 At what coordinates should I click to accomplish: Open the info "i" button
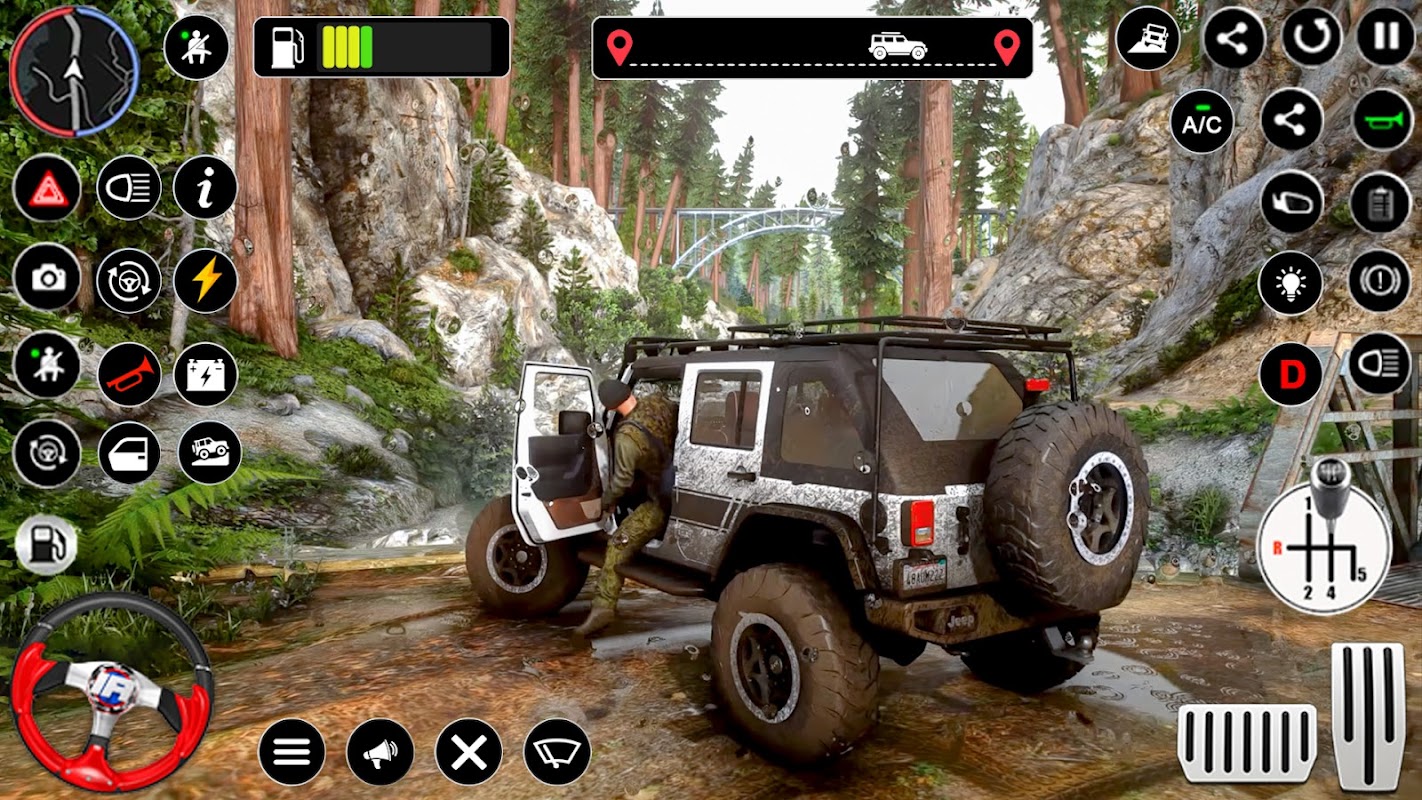[x=205, y=188]
